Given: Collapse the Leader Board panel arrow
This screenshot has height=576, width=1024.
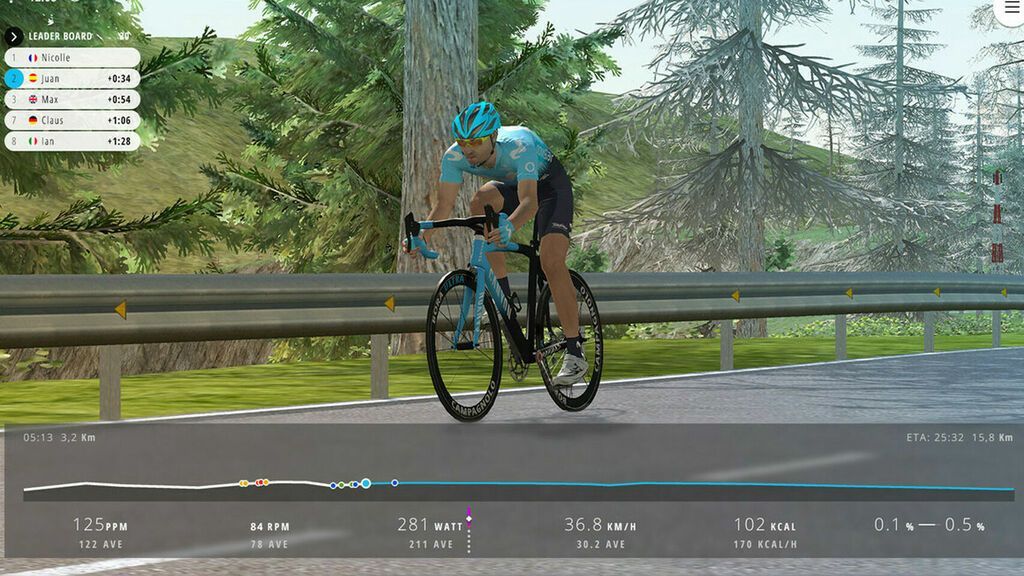Looking at the screenshot, I should tap(14, 36).
